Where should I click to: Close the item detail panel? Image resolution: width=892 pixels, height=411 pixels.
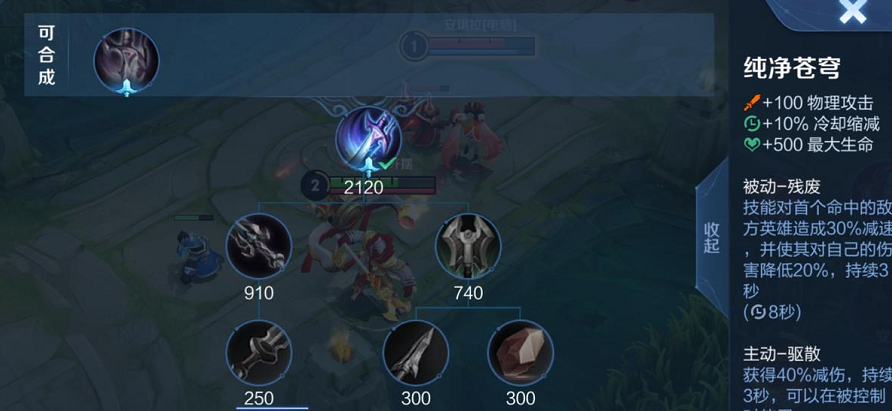(852, 12)
